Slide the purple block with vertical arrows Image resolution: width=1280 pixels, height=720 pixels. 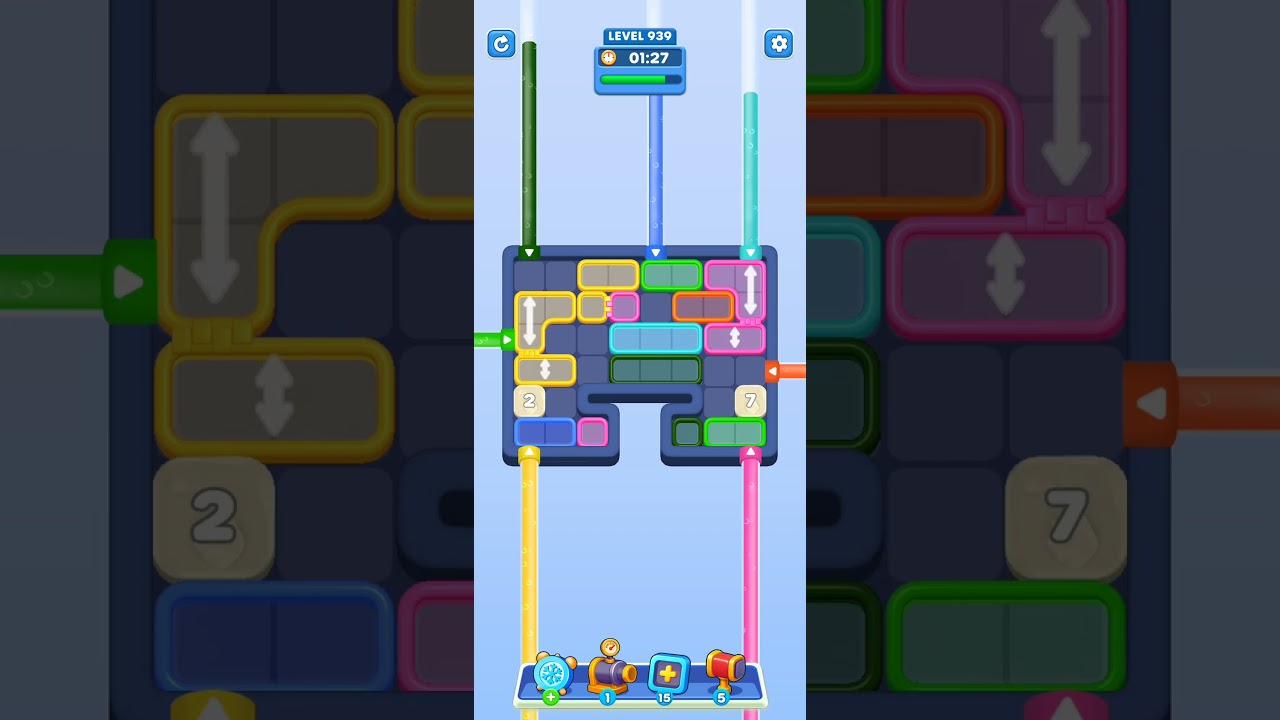(733, 340)
